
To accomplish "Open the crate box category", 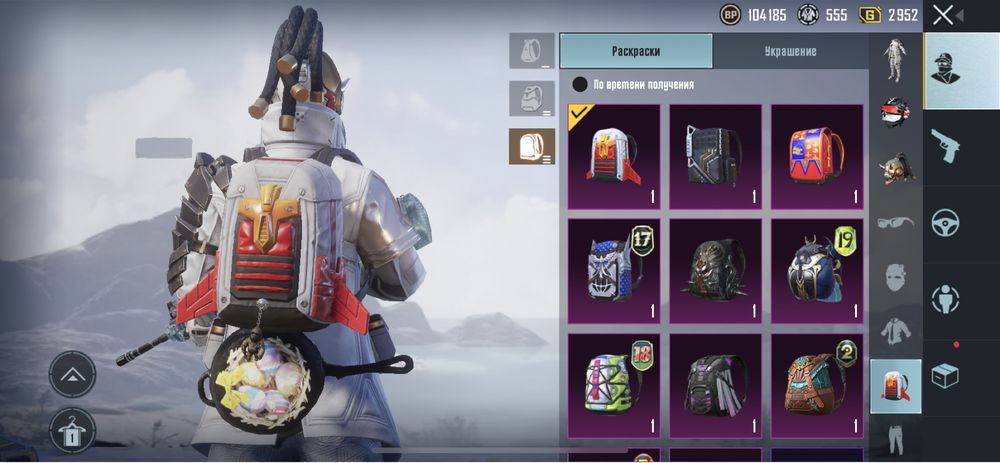I will pos(945,376).
